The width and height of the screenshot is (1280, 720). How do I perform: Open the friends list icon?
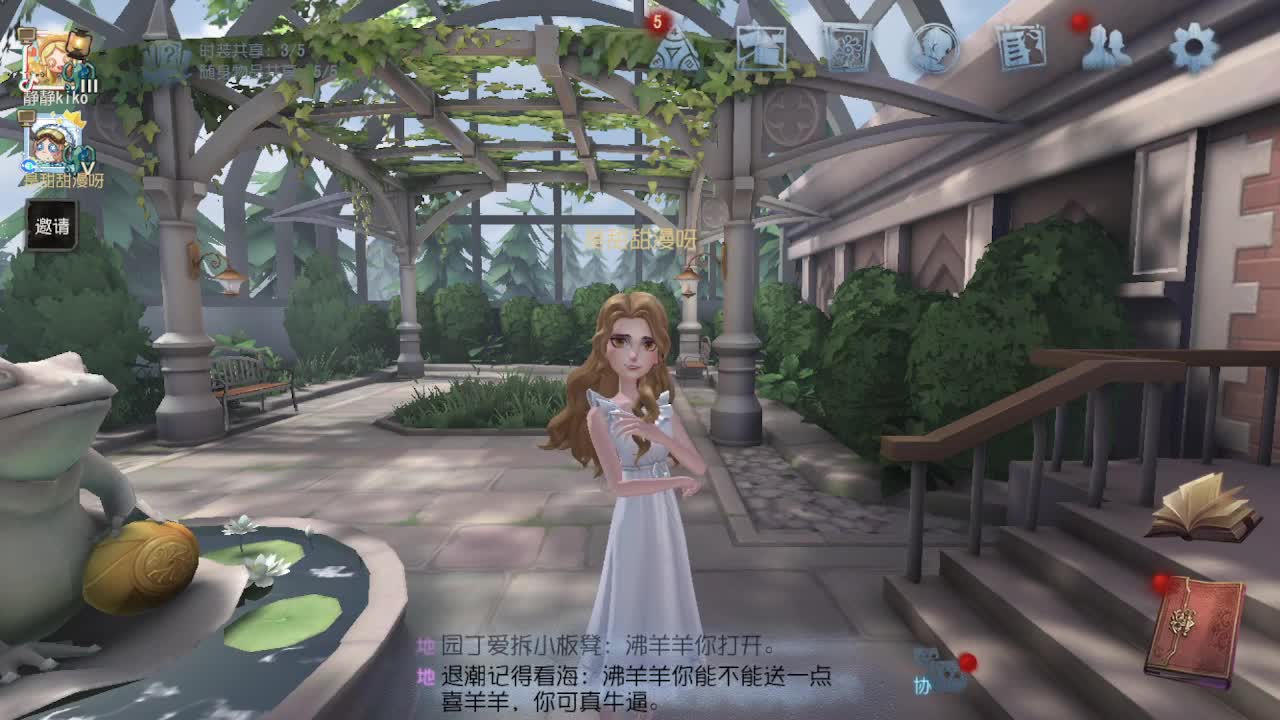coord(1108,45)
